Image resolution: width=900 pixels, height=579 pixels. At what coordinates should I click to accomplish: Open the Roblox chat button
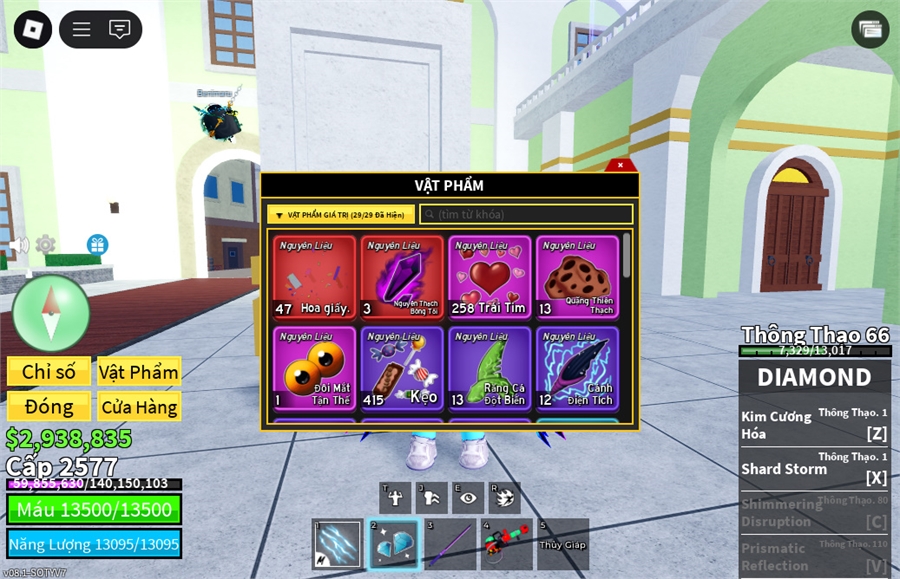pos(120,29)
